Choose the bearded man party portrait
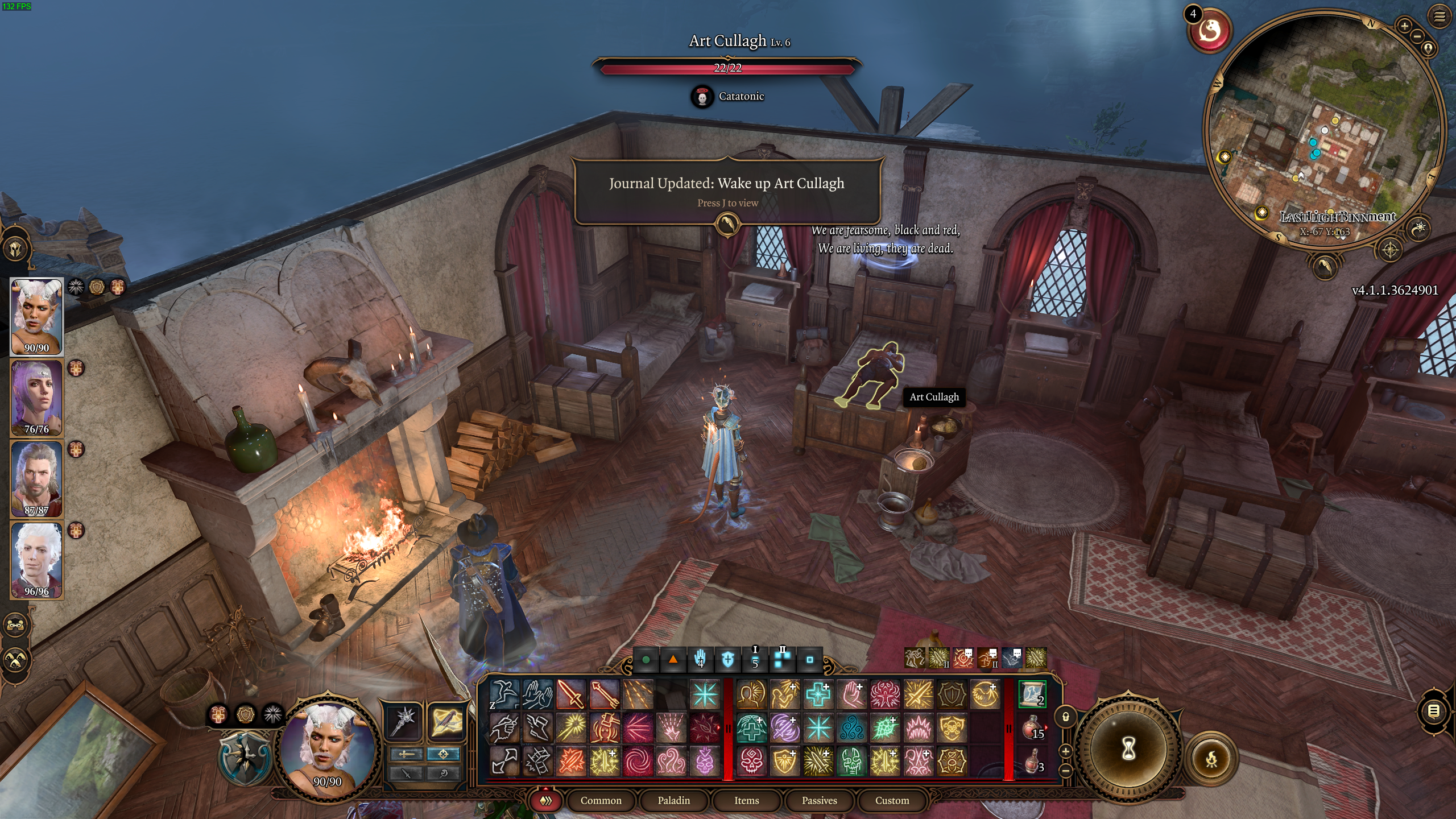 [x=36, y=478]
